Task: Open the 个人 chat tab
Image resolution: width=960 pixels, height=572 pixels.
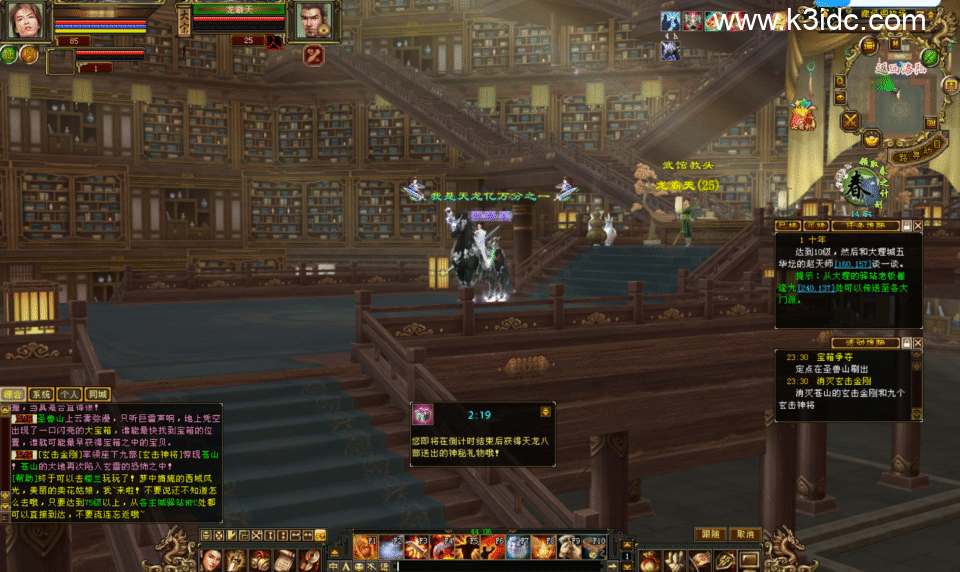Action: tap(68, 394)
